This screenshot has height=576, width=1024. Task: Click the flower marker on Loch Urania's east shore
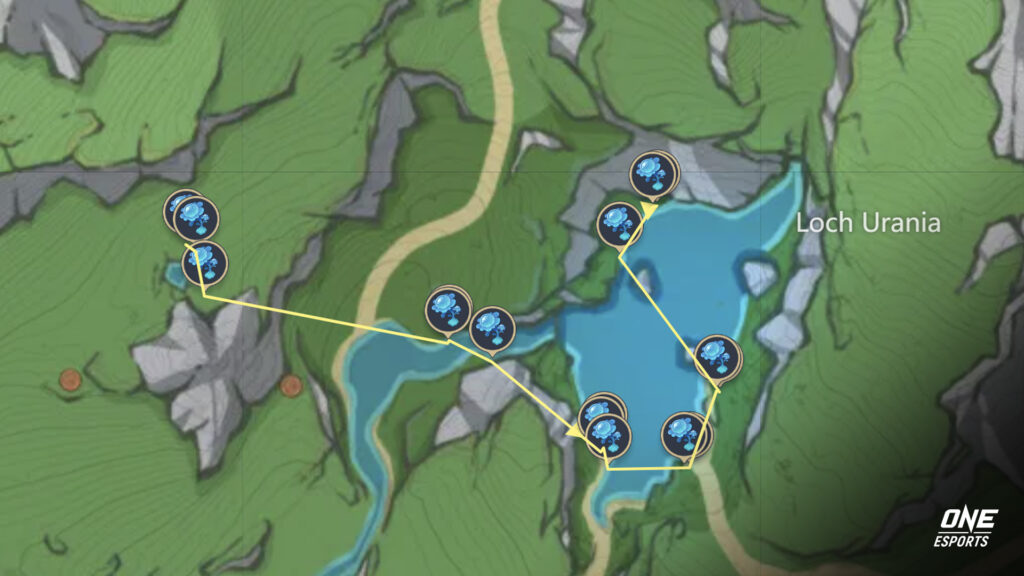(x=717, y=356)
